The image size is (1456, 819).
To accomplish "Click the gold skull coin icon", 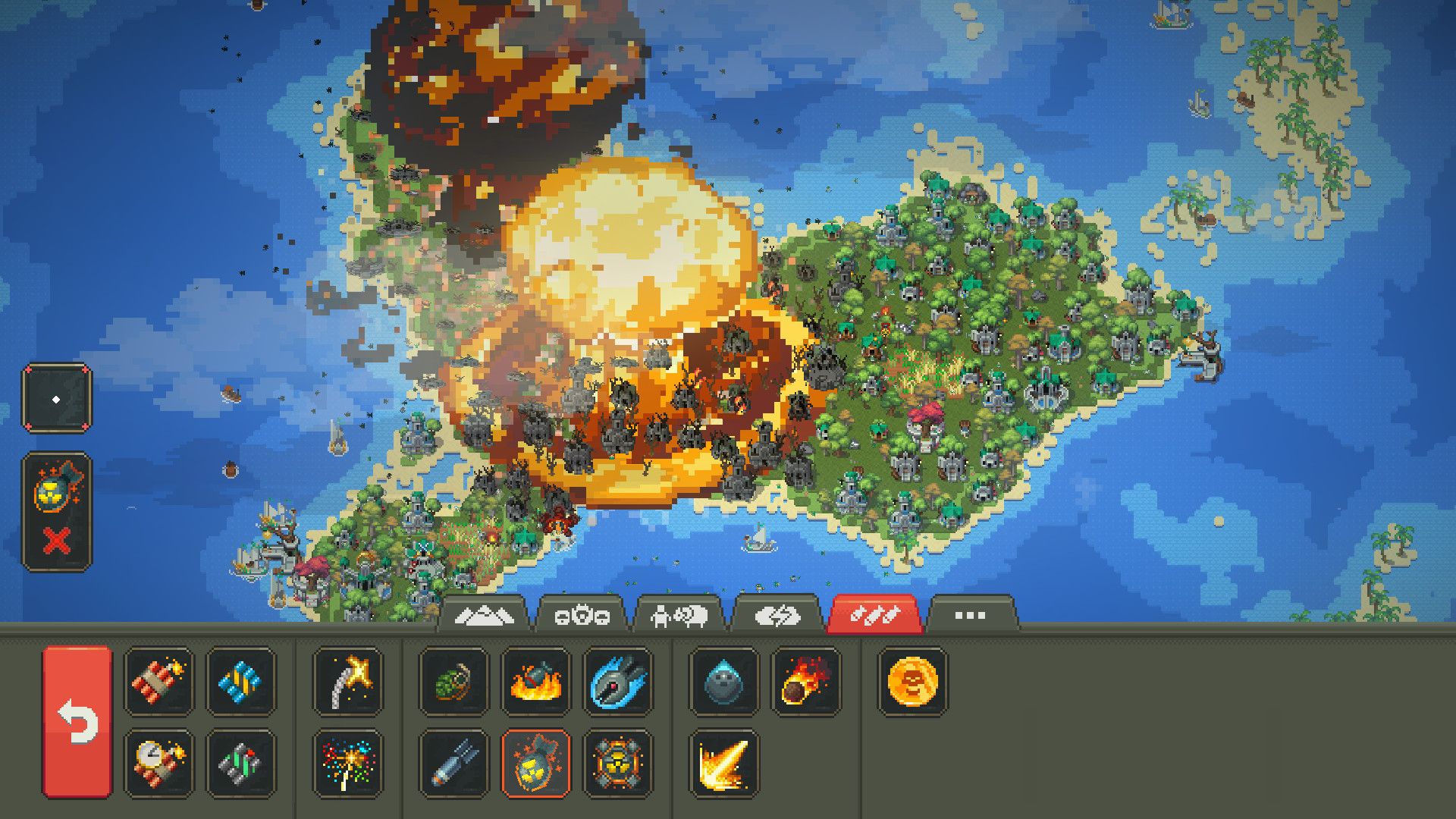I will (912, 681).
